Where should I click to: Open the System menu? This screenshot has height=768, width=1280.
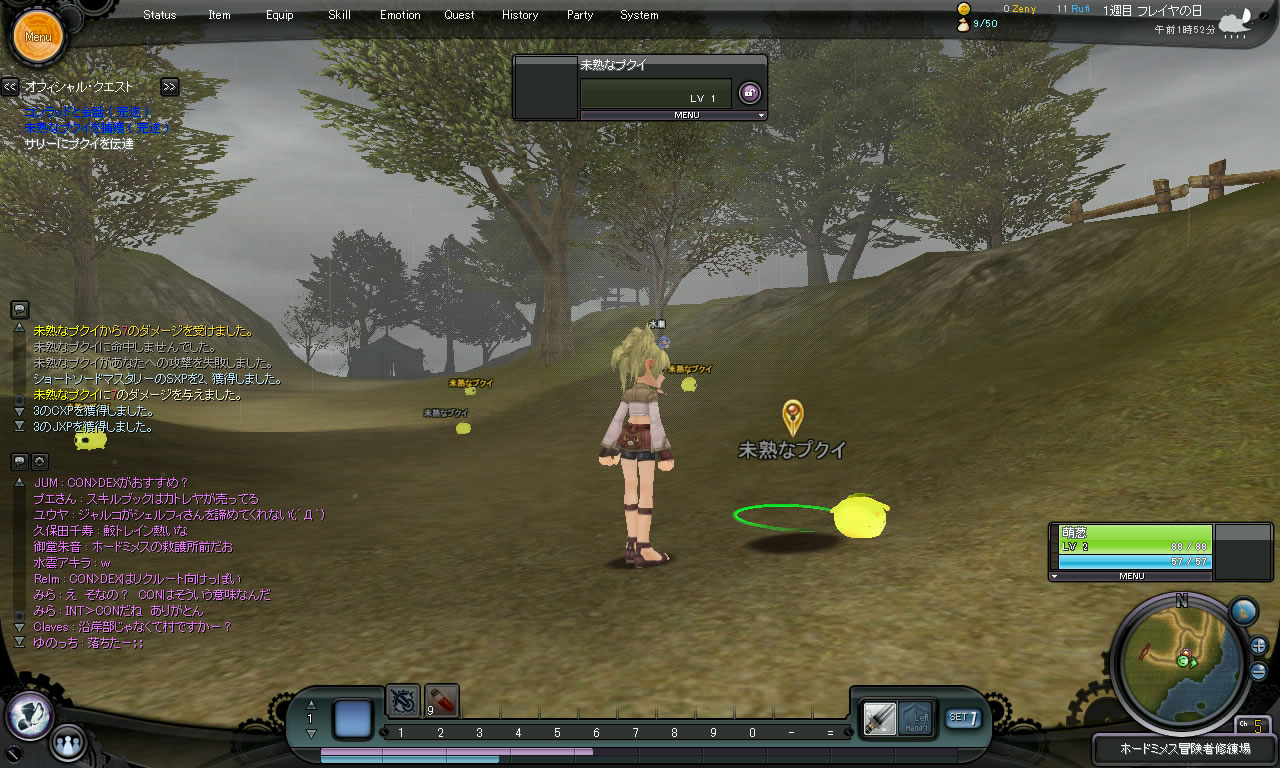[639, 15]
